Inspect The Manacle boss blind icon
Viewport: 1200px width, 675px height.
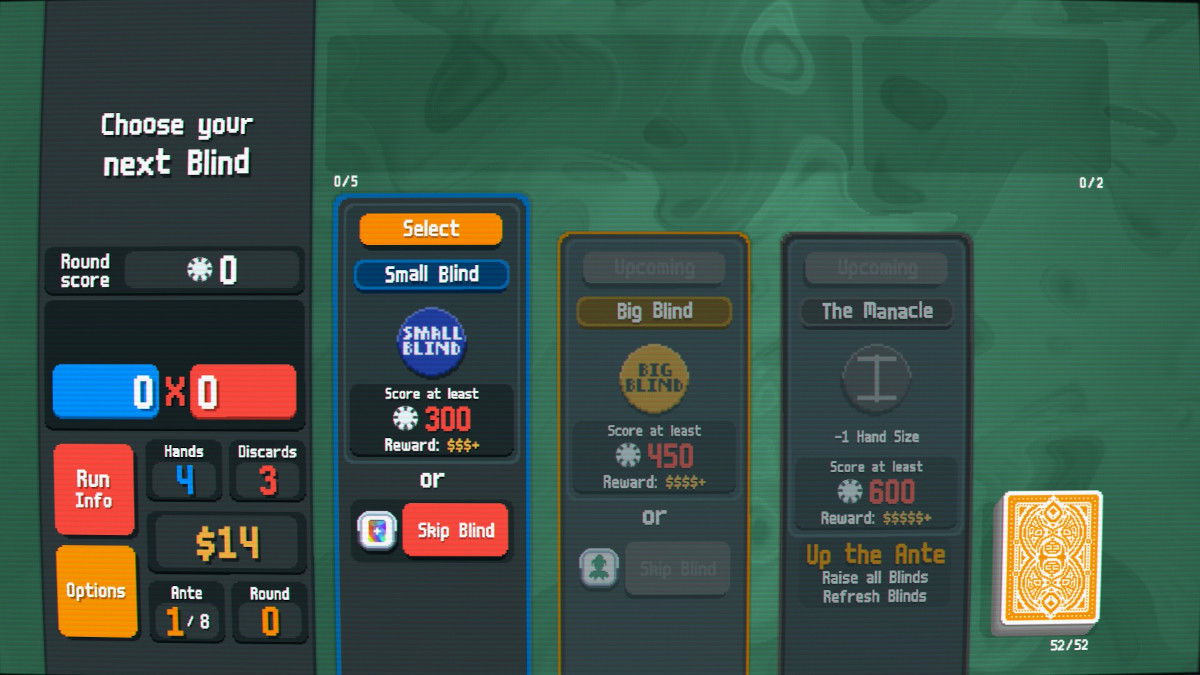click(876, 379)
